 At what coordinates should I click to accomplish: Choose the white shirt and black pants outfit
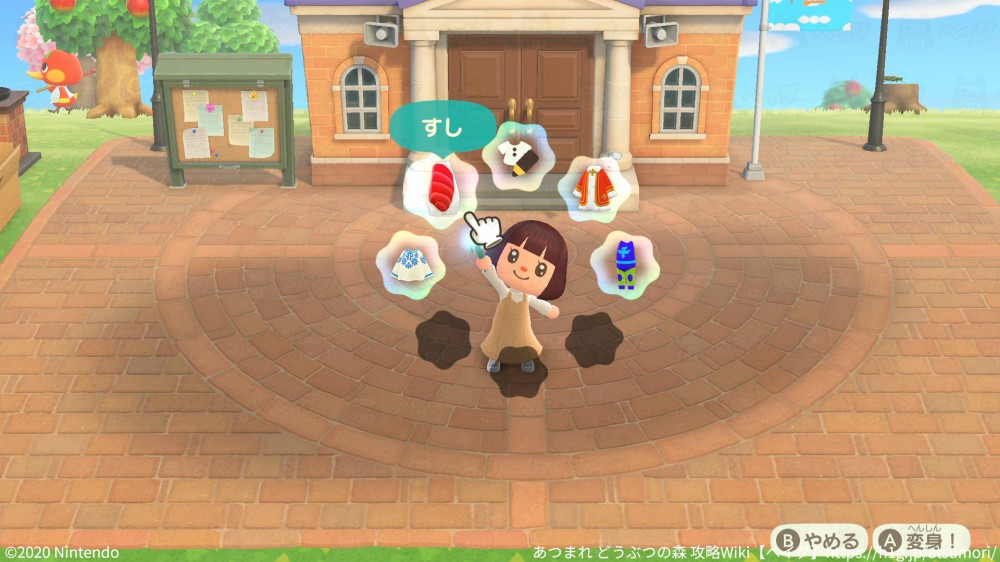520,155
